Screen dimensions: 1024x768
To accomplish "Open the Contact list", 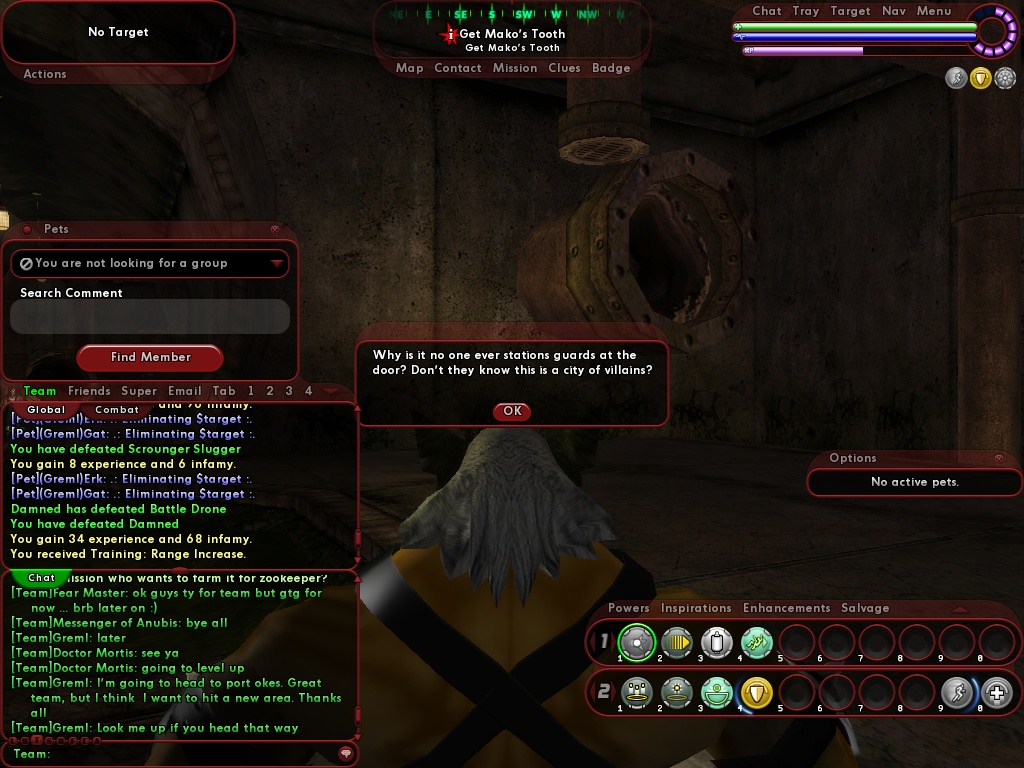I will (458, 68).
